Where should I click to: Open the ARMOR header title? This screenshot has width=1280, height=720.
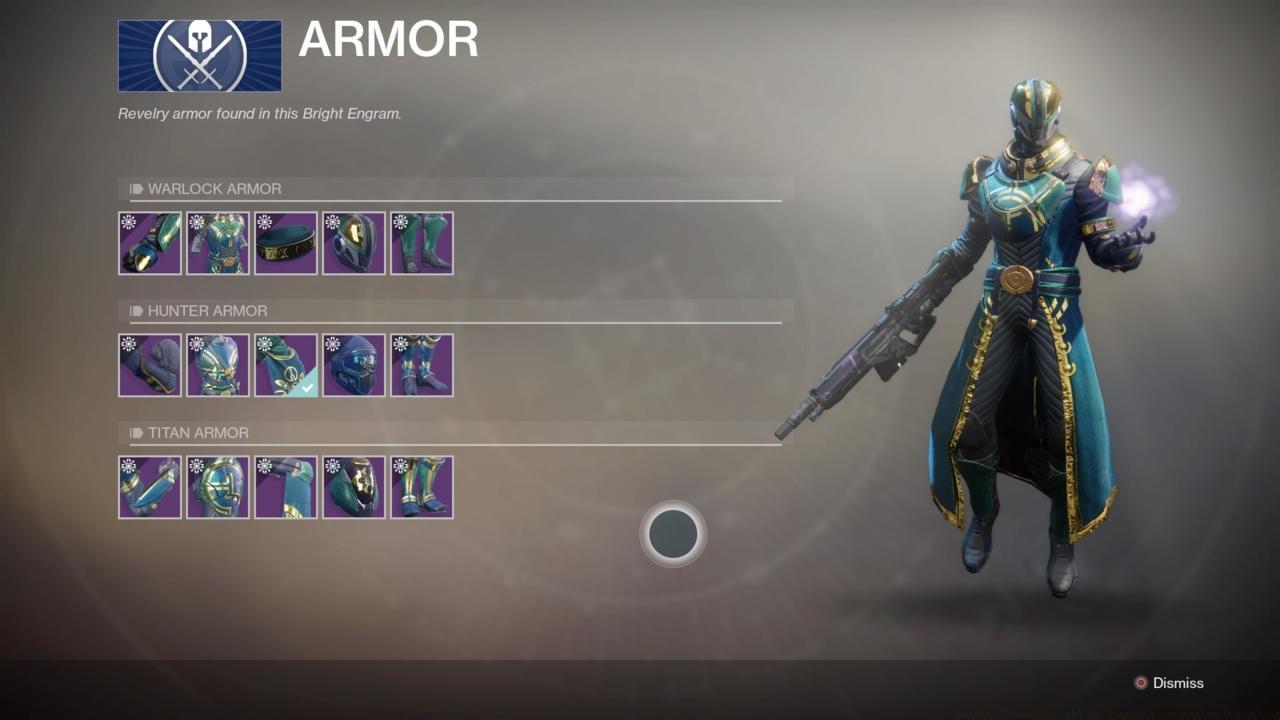pos(388,41)
